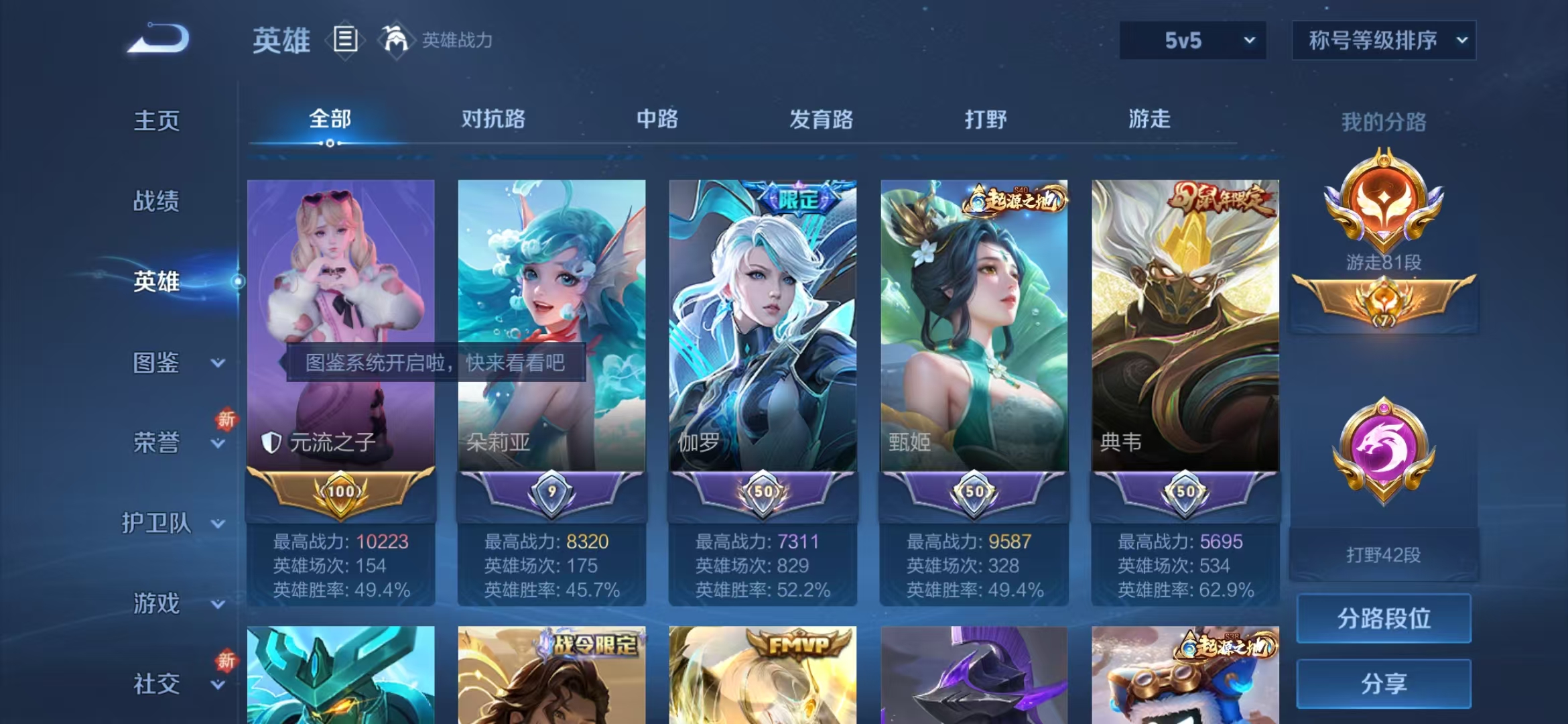Open the 称号等级排序 sort dropdown
1568x724 pixels.
(1384, 40)
